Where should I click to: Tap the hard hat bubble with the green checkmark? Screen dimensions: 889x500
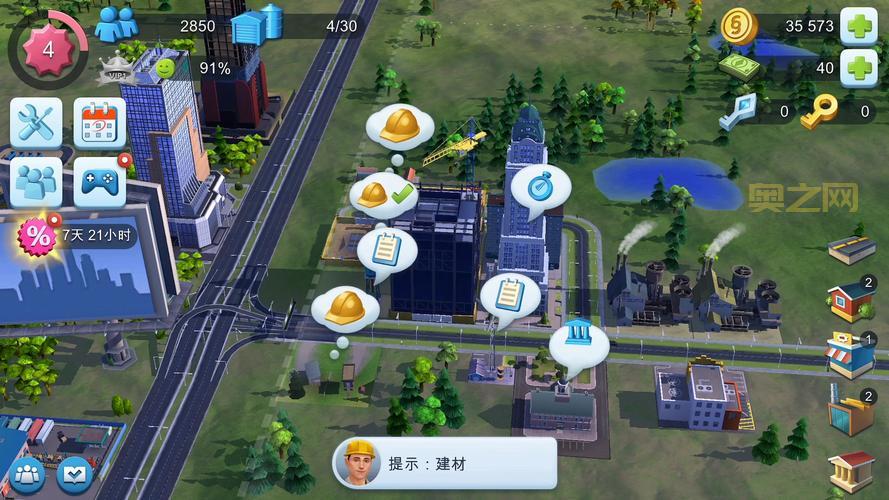coord(382,194)
